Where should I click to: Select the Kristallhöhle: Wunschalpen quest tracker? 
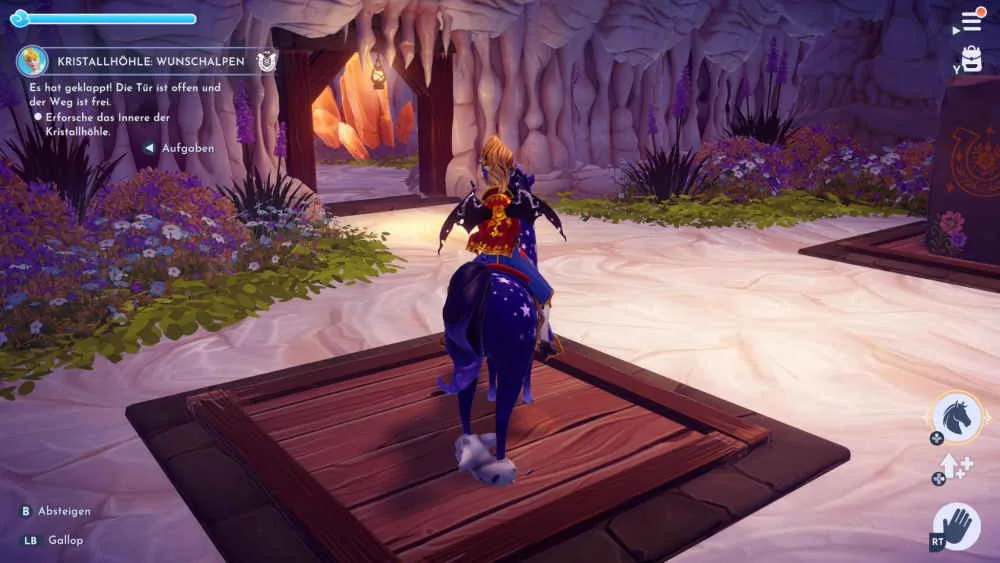pyautogui.click(x=151, y=61)
